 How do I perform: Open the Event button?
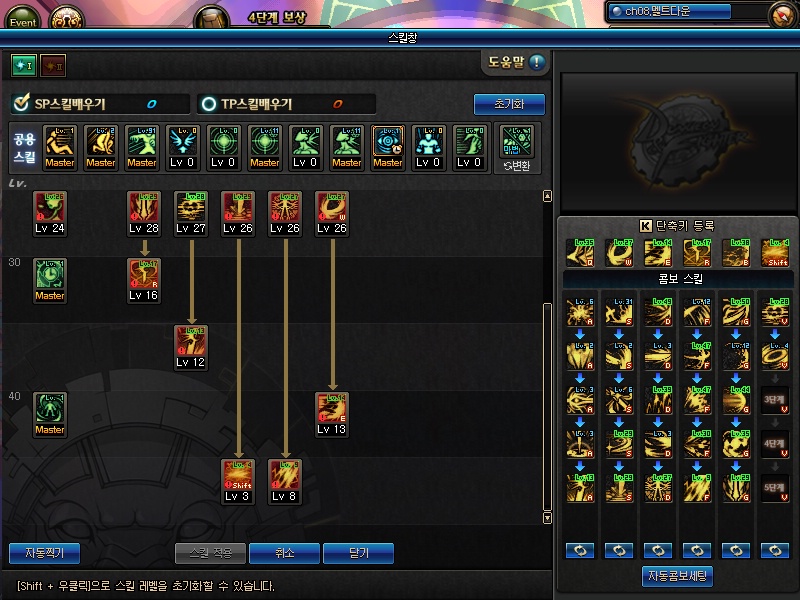[x=22, y=20]
